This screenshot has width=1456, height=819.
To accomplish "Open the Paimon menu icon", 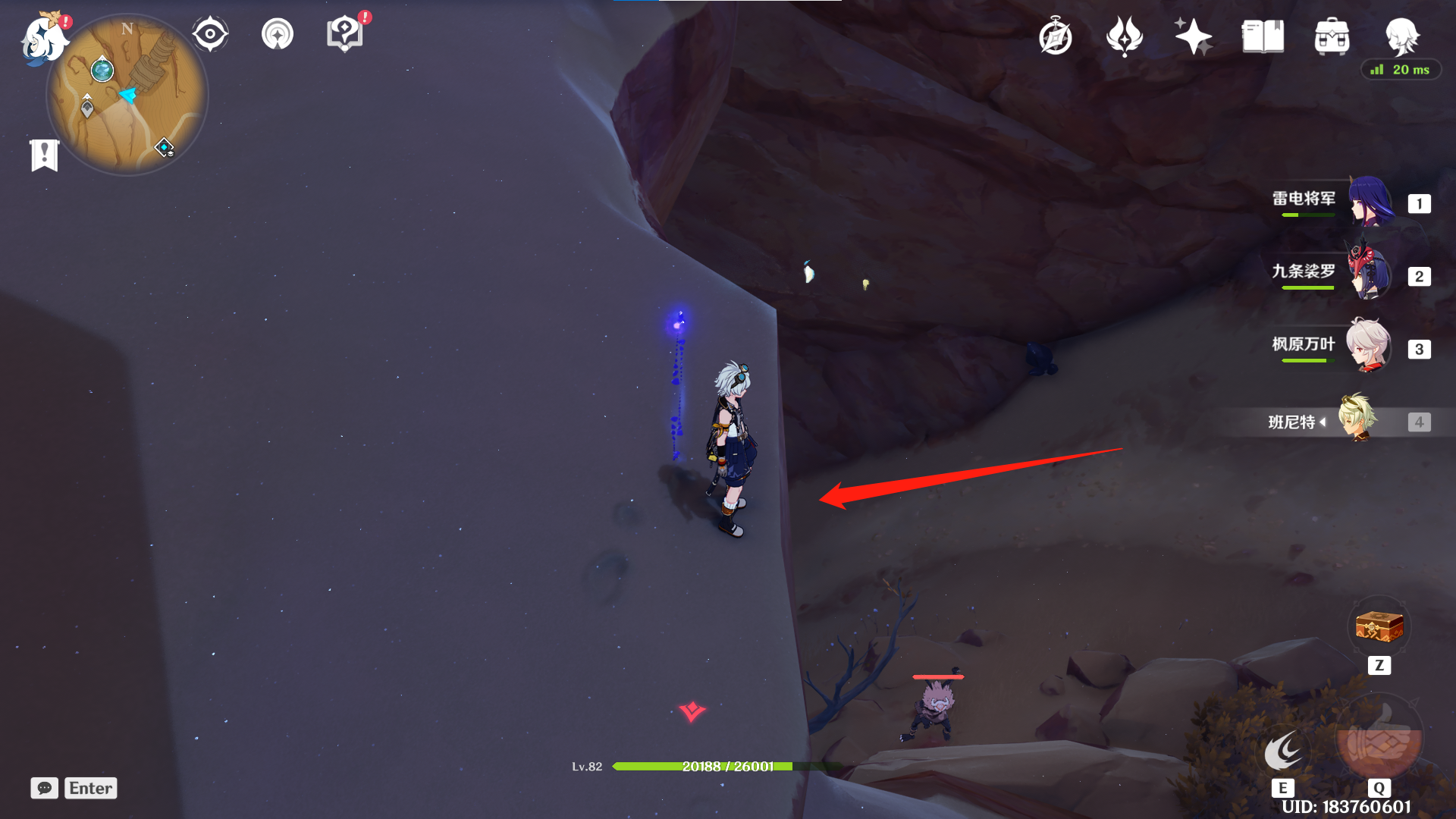I will pos(42,38).
